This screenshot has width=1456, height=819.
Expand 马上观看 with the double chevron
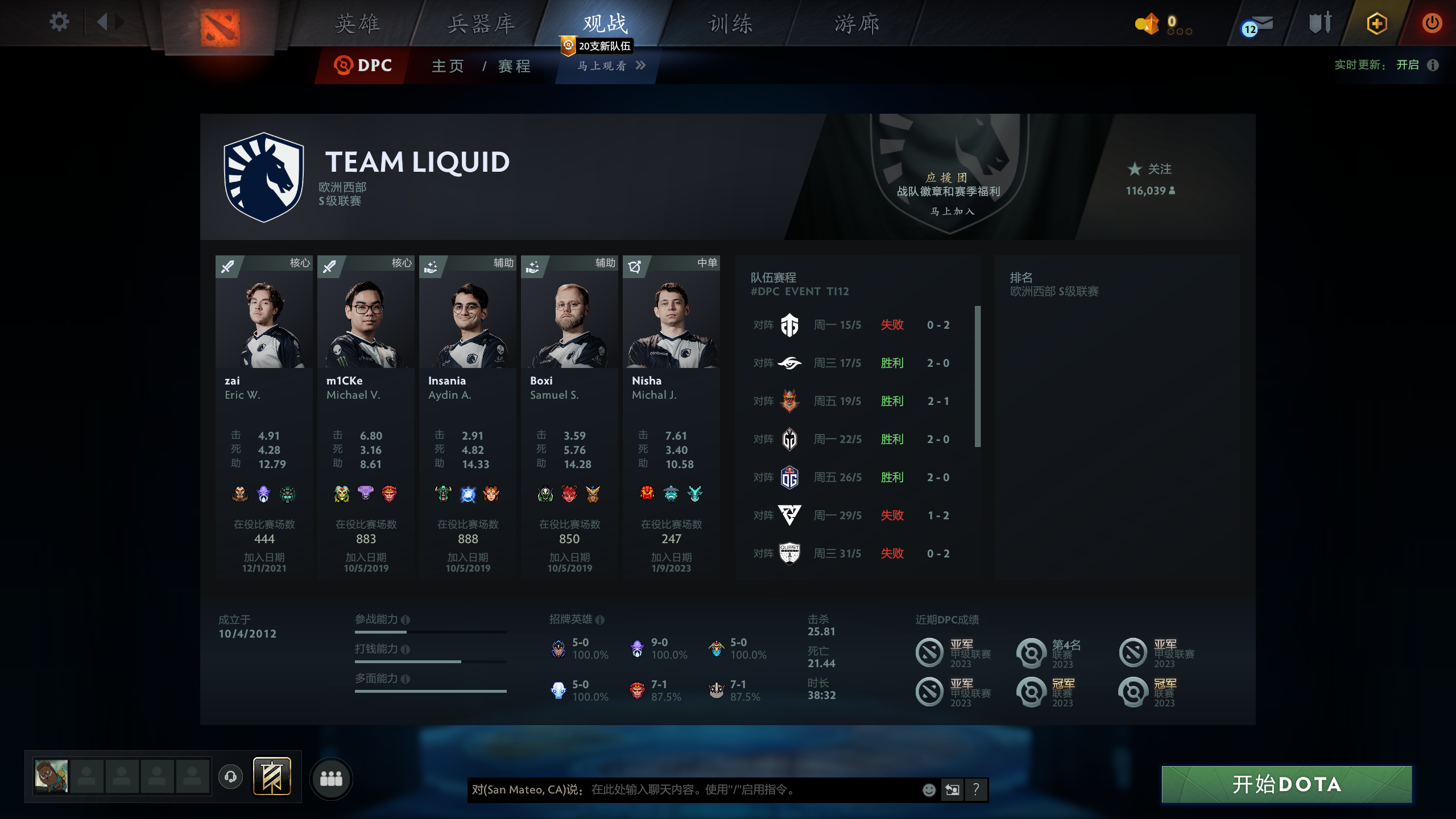642,66
